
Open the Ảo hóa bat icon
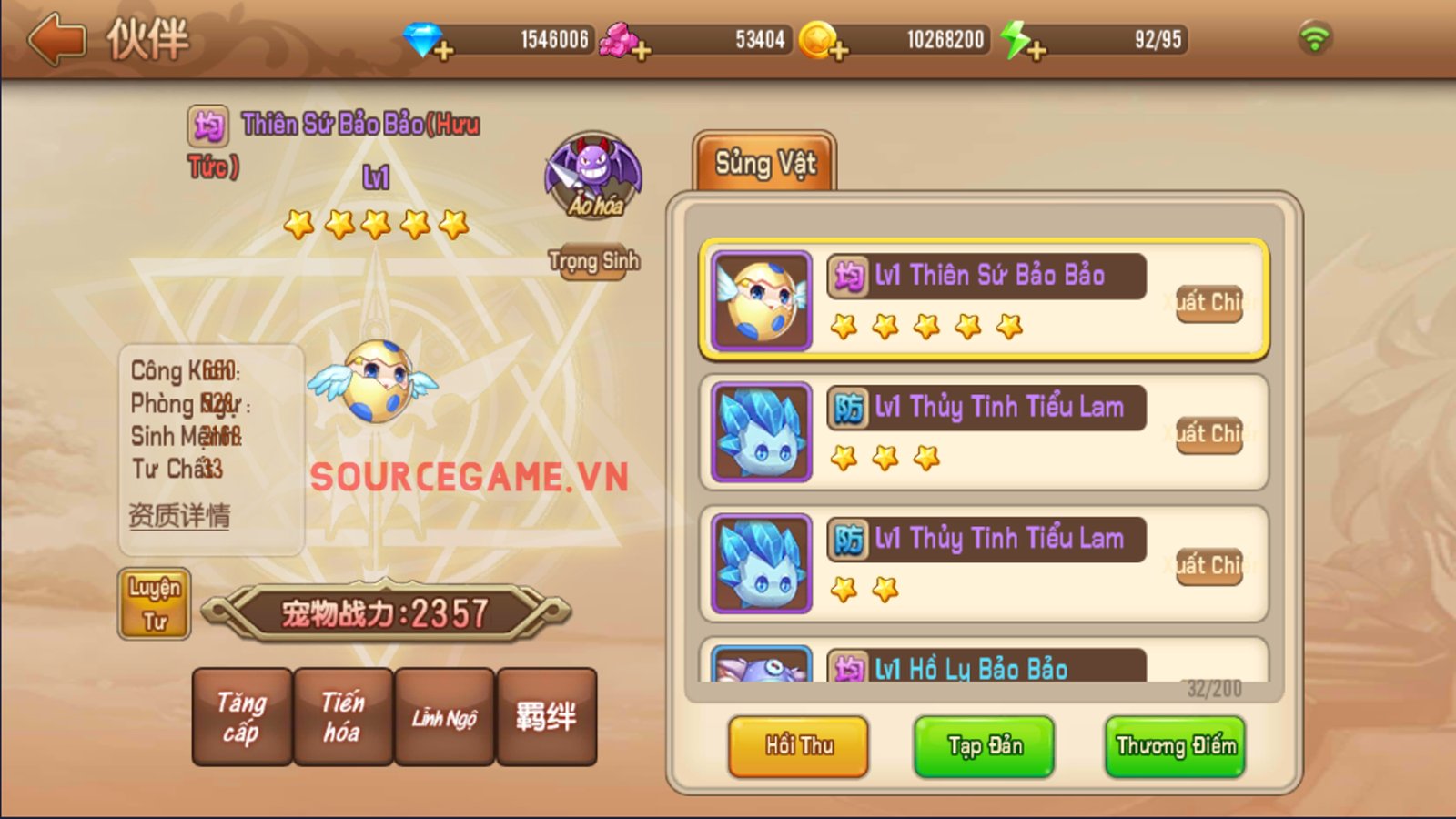tap(593, 176)
